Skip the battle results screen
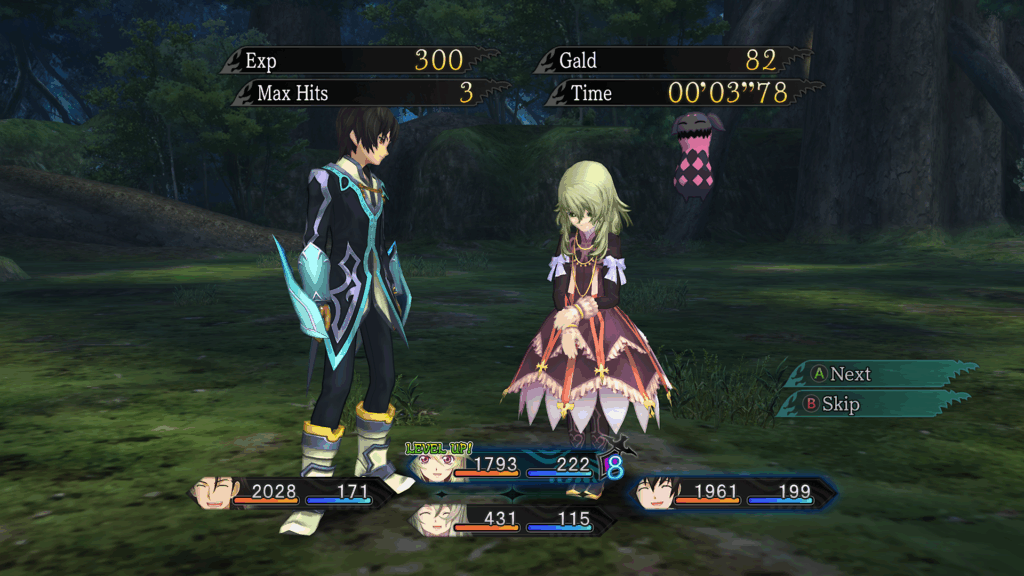The width and height of the screenshot is (1024, 576). 838,404
